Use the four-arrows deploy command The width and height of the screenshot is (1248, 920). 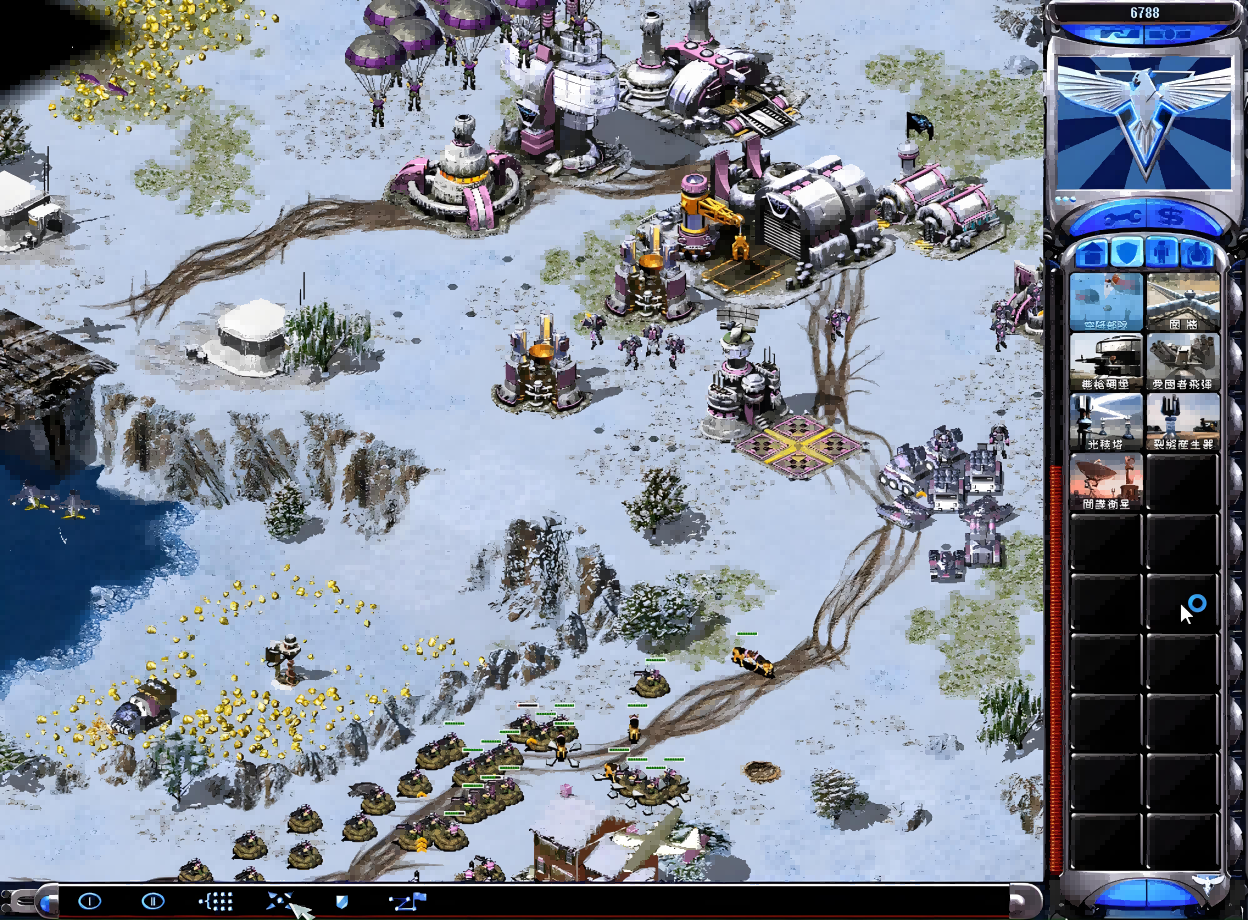tap(279, 901)
